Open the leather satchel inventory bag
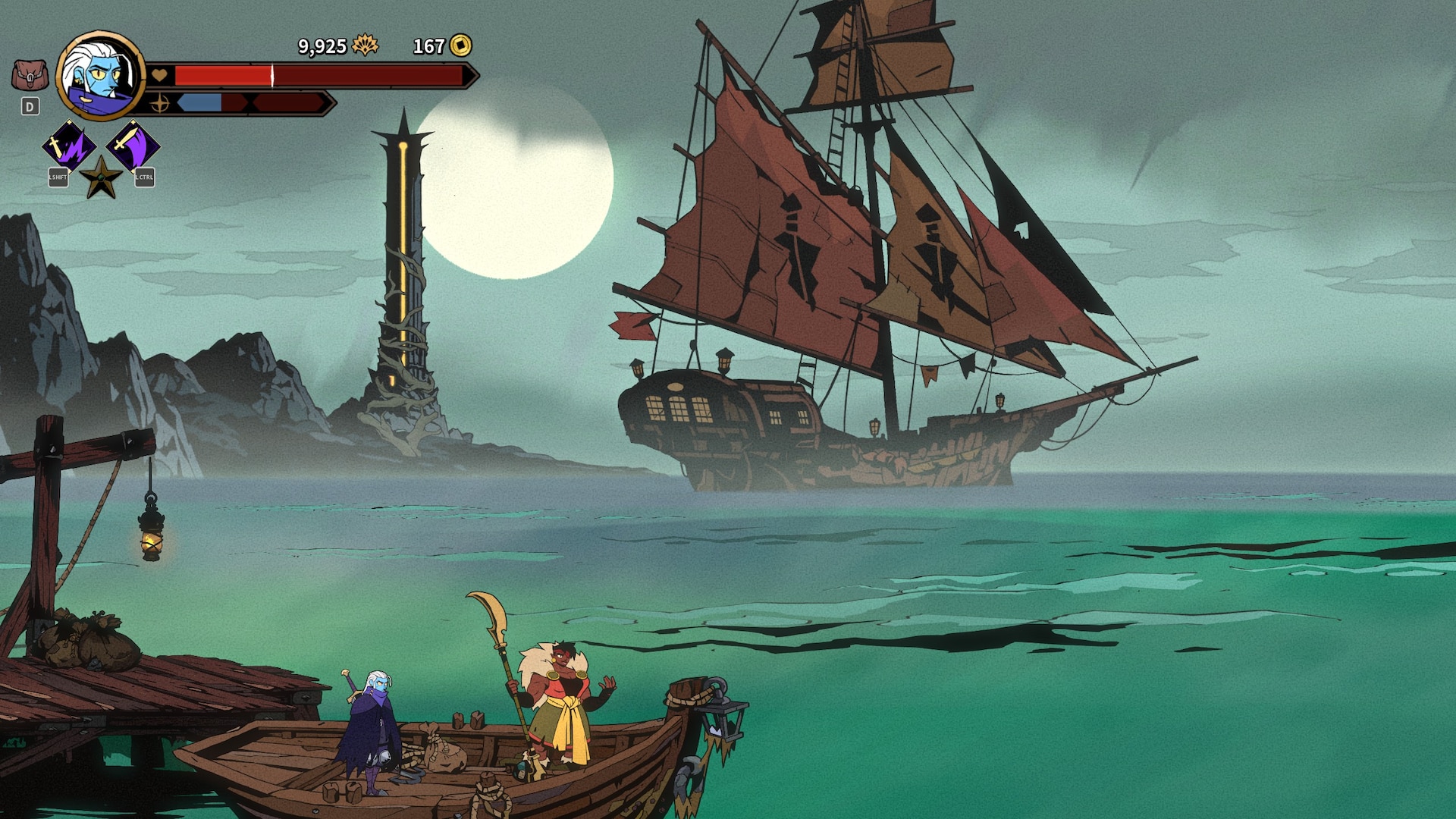The width and height of the screenshot is (1456, 819). click(30, 76)
